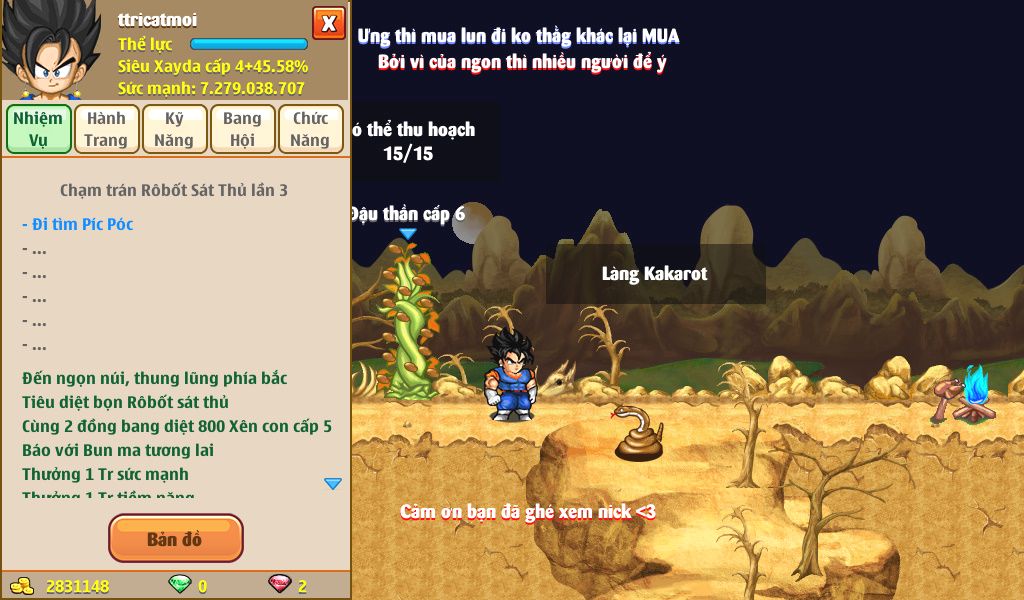The height and width of the screenshot is (600, 1024).
Task: Click the red ruby currency icon
Action: [x=279, y=584]
